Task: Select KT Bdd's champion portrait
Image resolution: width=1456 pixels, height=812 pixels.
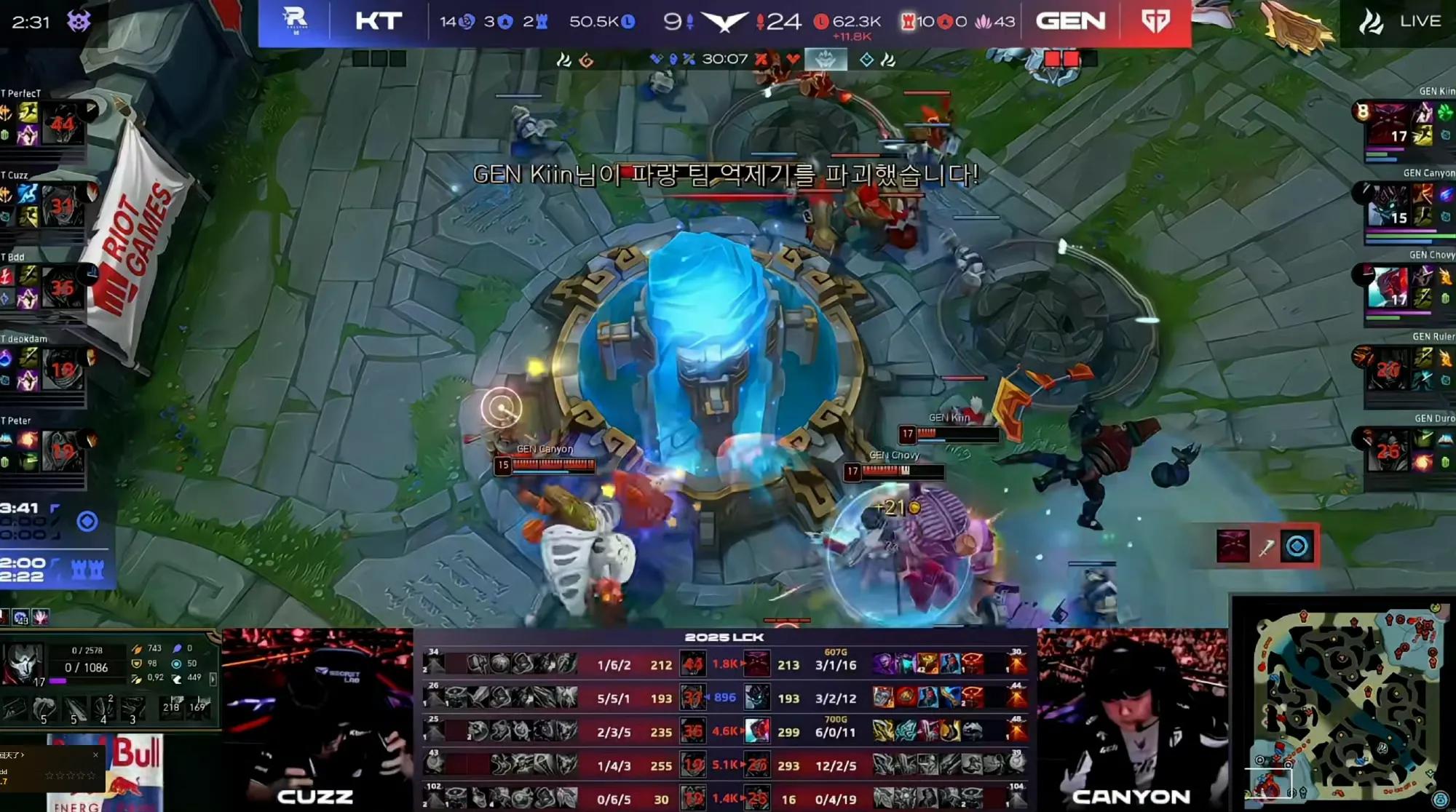Action: tap(62, 287)
